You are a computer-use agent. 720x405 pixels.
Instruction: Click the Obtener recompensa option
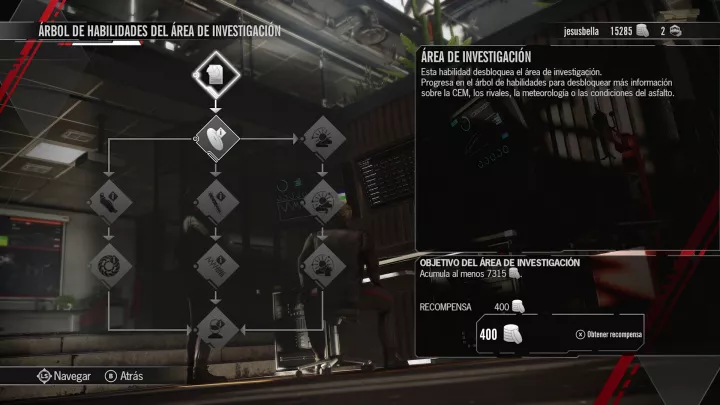[x=609, y=334]
